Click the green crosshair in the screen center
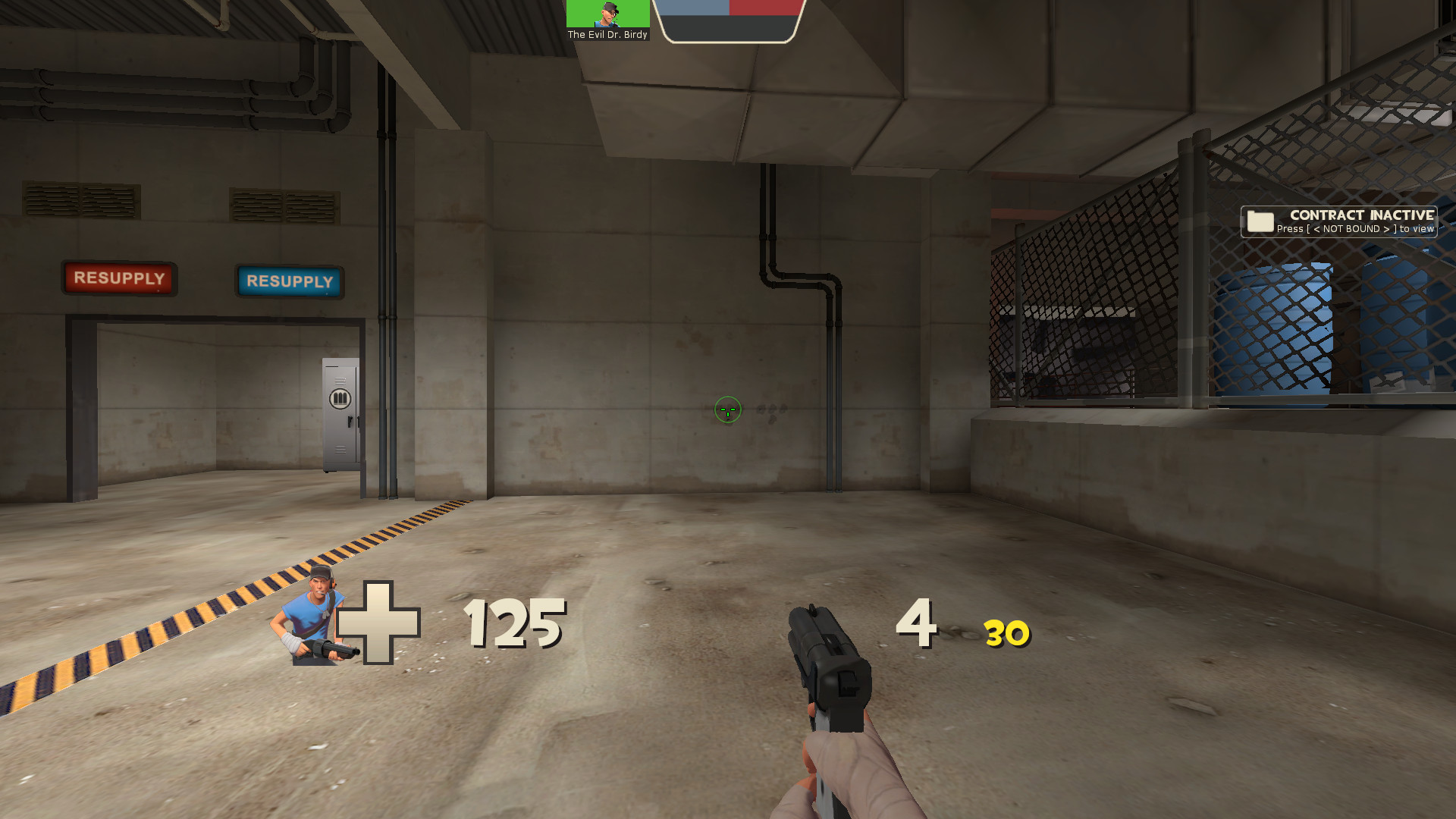The height and width of the screenshot is (819, 1456). (727, 409)
